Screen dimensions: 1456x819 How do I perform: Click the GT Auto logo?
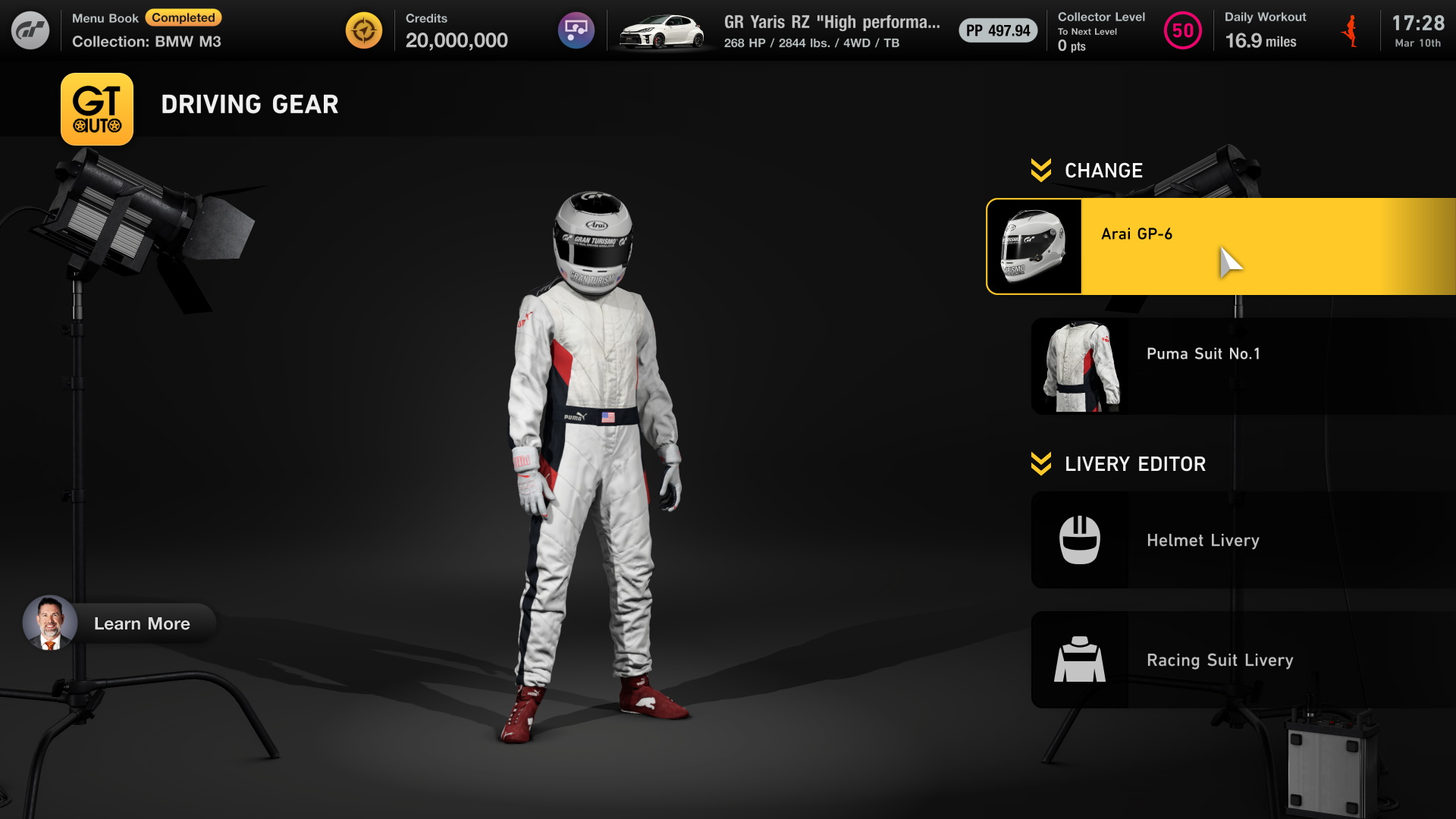point(97,109)
